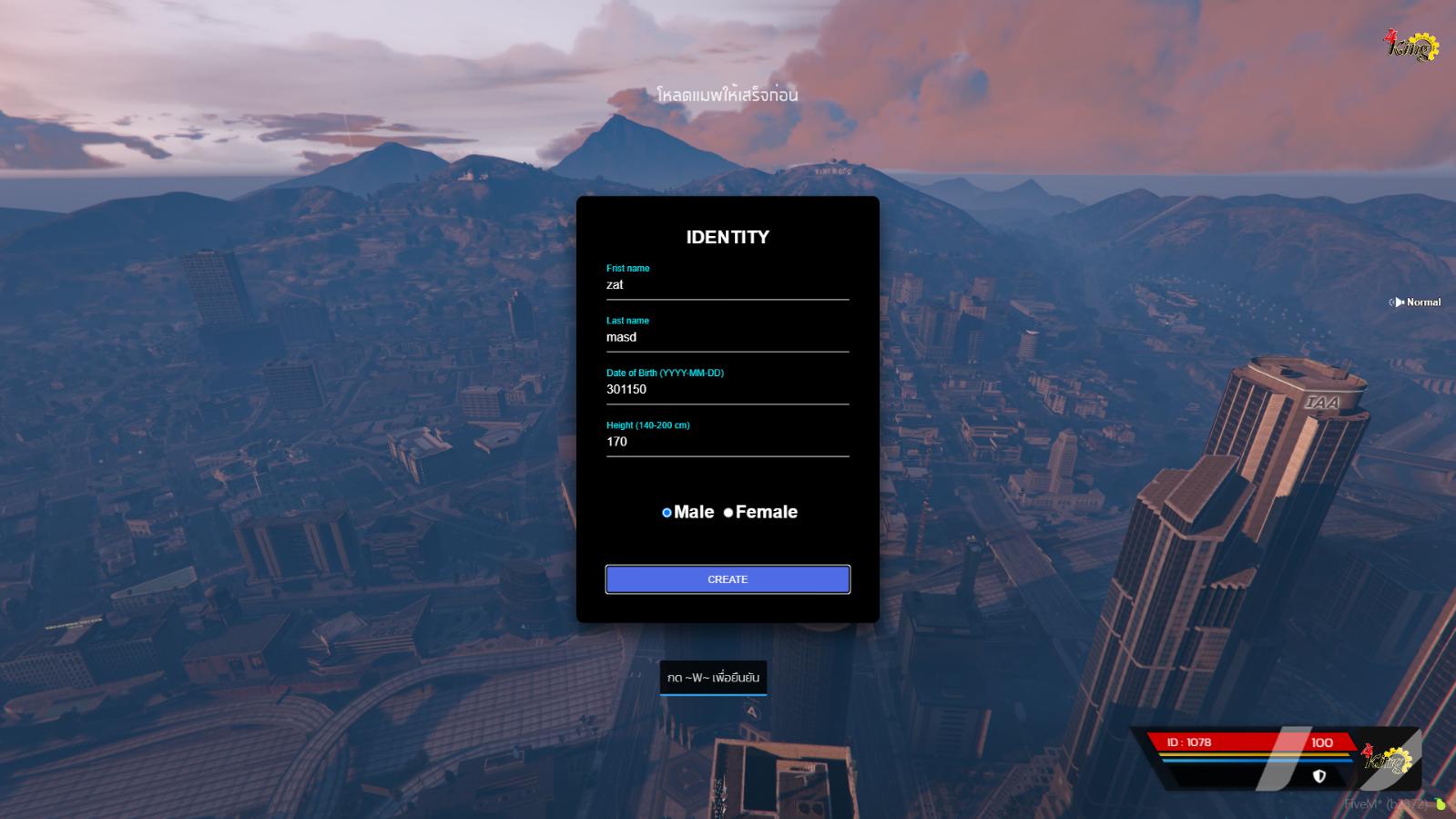Select the Female radio button
The height and width of the screenshot is (819, 1456).
(x=728, y=513)
